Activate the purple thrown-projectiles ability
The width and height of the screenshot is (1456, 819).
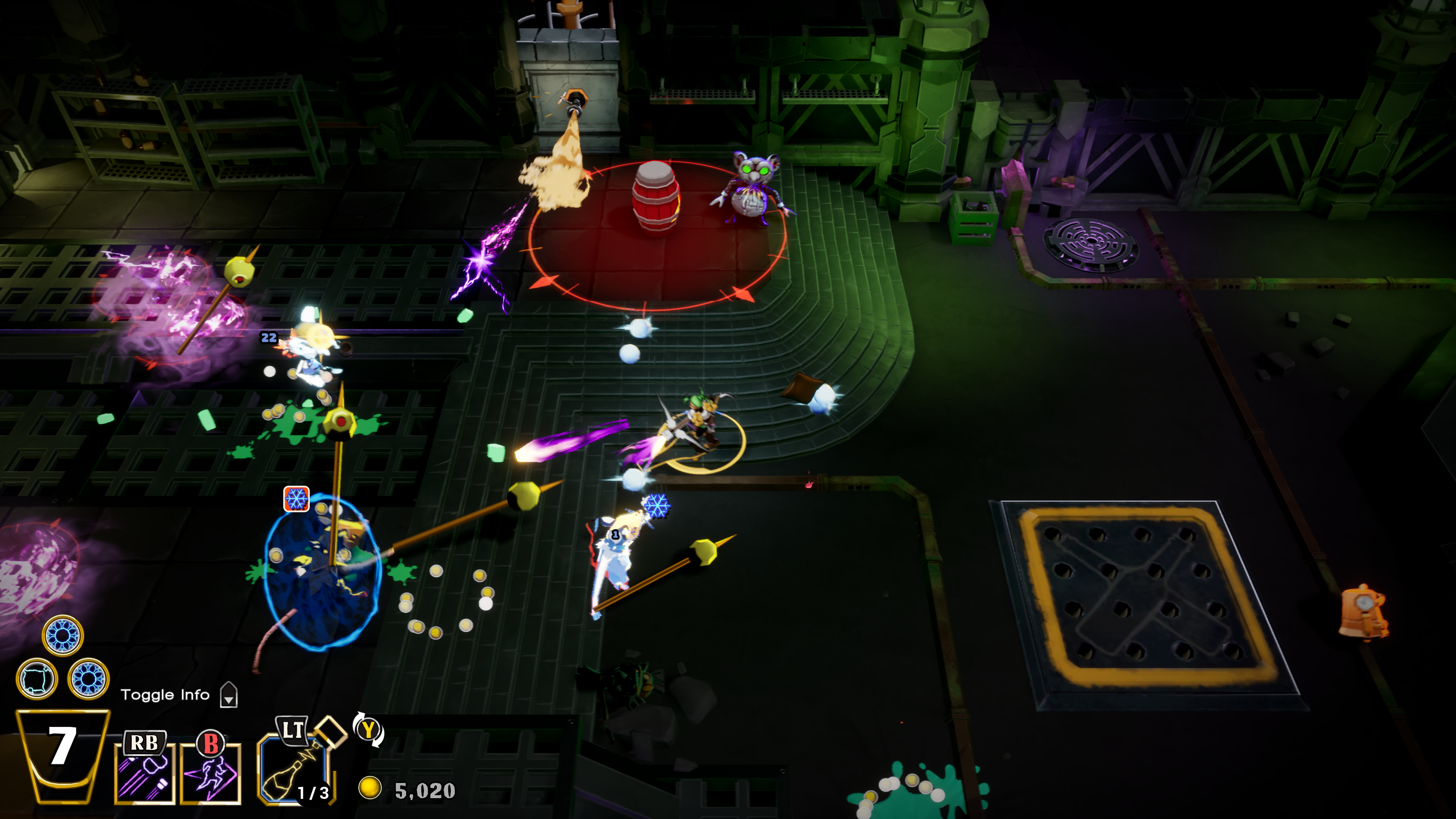(144, 773)
